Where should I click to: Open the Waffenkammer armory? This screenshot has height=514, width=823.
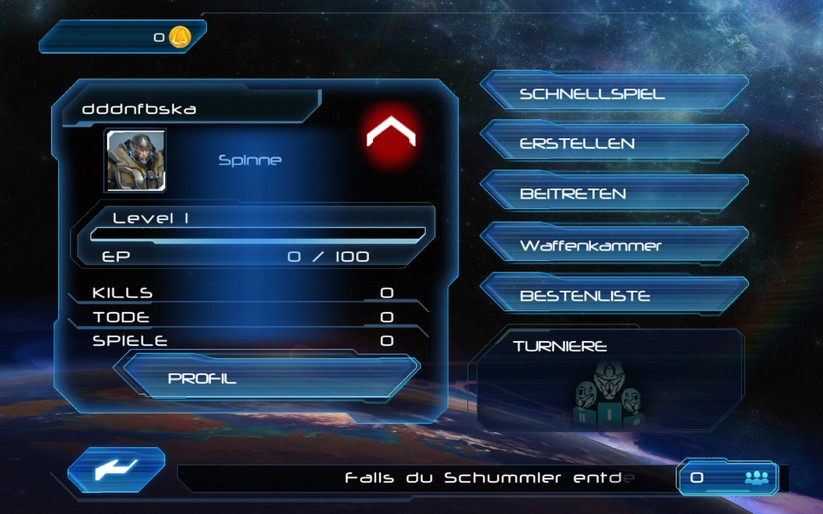pos(613,245)
